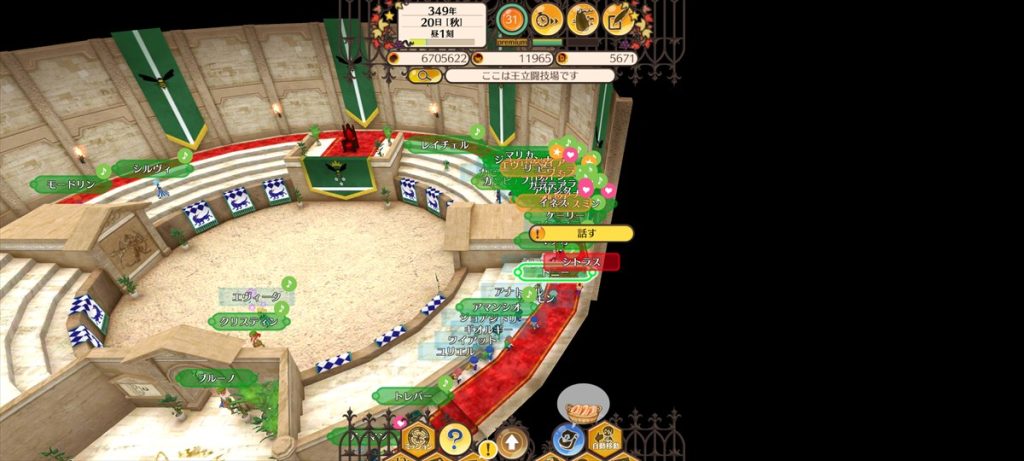Select the レイチェル character name label
The width and height of the screenshot is (1024, 461).
pyautogui.click(x=445, y=146)
